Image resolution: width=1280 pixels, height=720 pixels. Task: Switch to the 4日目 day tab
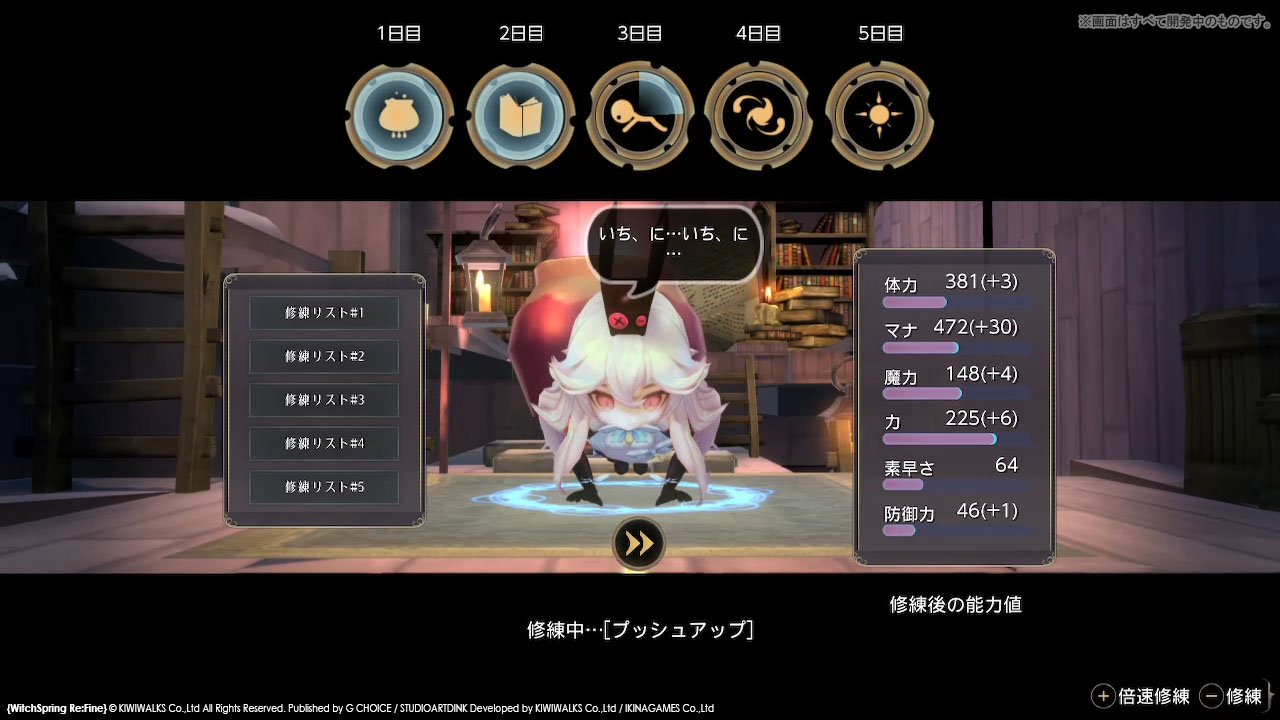pos(758,33)
